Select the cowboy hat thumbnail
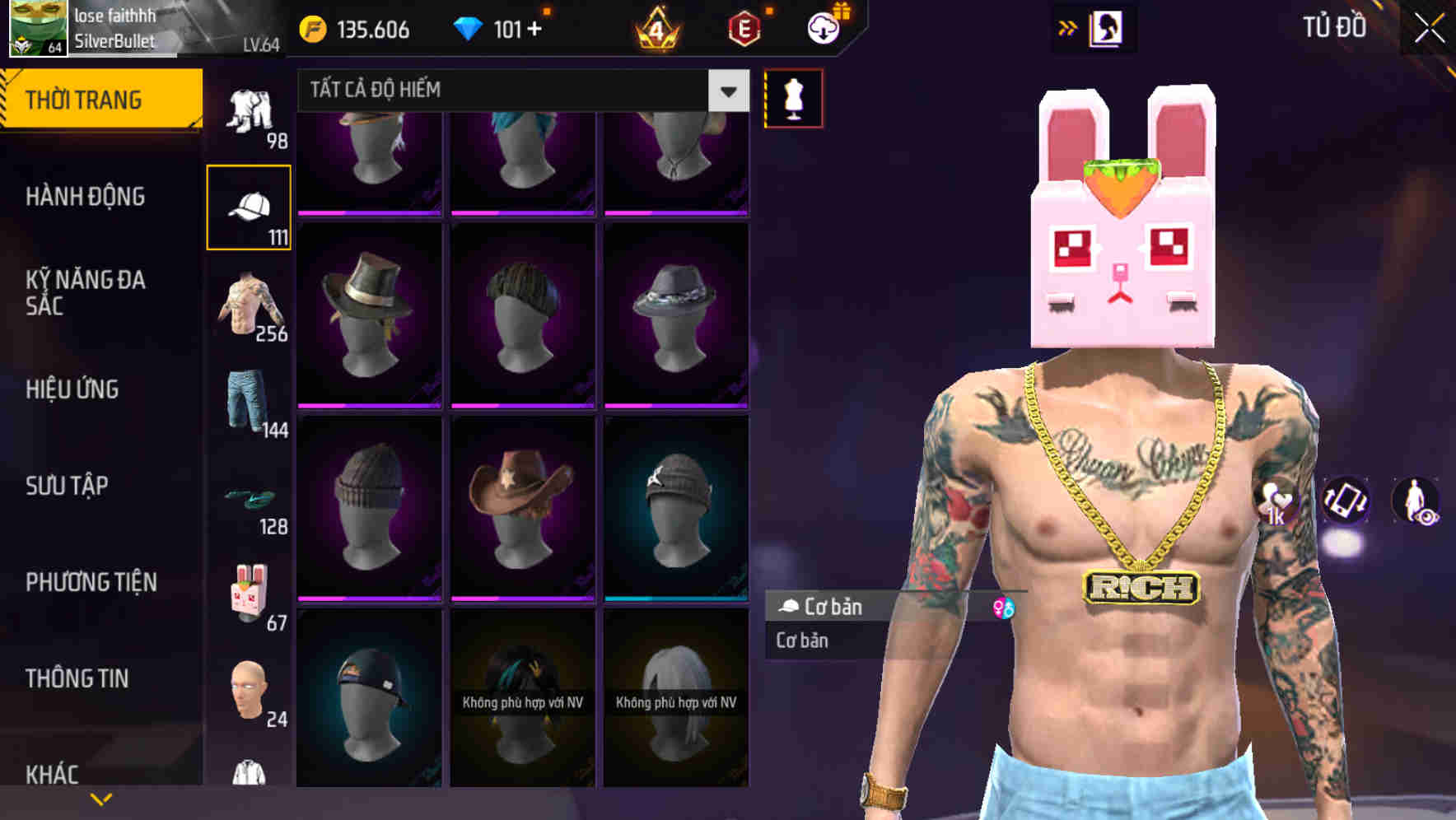Viewport: 1456px width, 820px height. (521, 502)
